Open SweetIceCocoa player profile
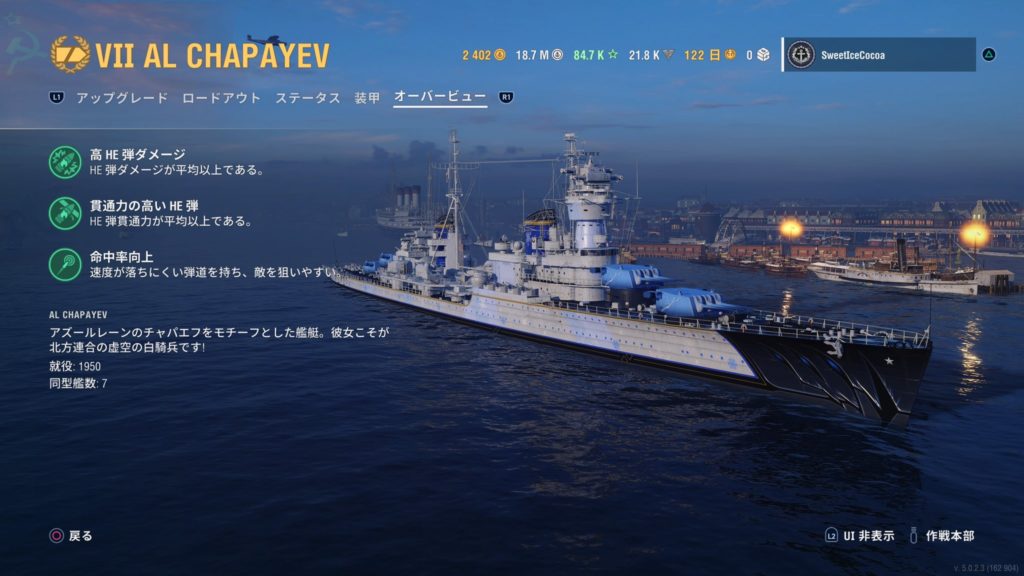Image resolution: width=1024 pixels, height=576 pixels. tap(878, 55)
